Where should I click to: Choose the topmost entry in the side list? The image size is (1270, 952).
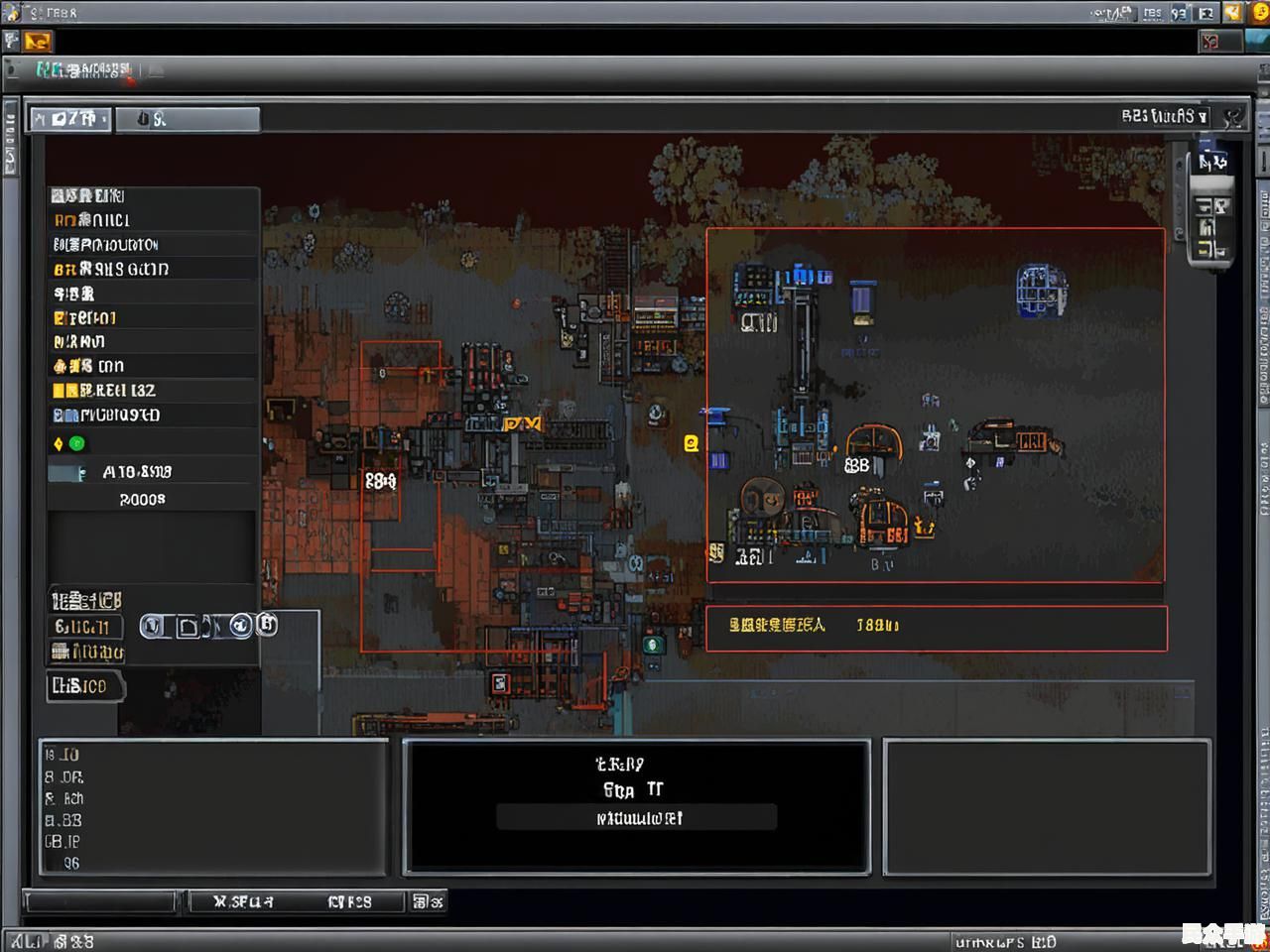click(152, 196)
